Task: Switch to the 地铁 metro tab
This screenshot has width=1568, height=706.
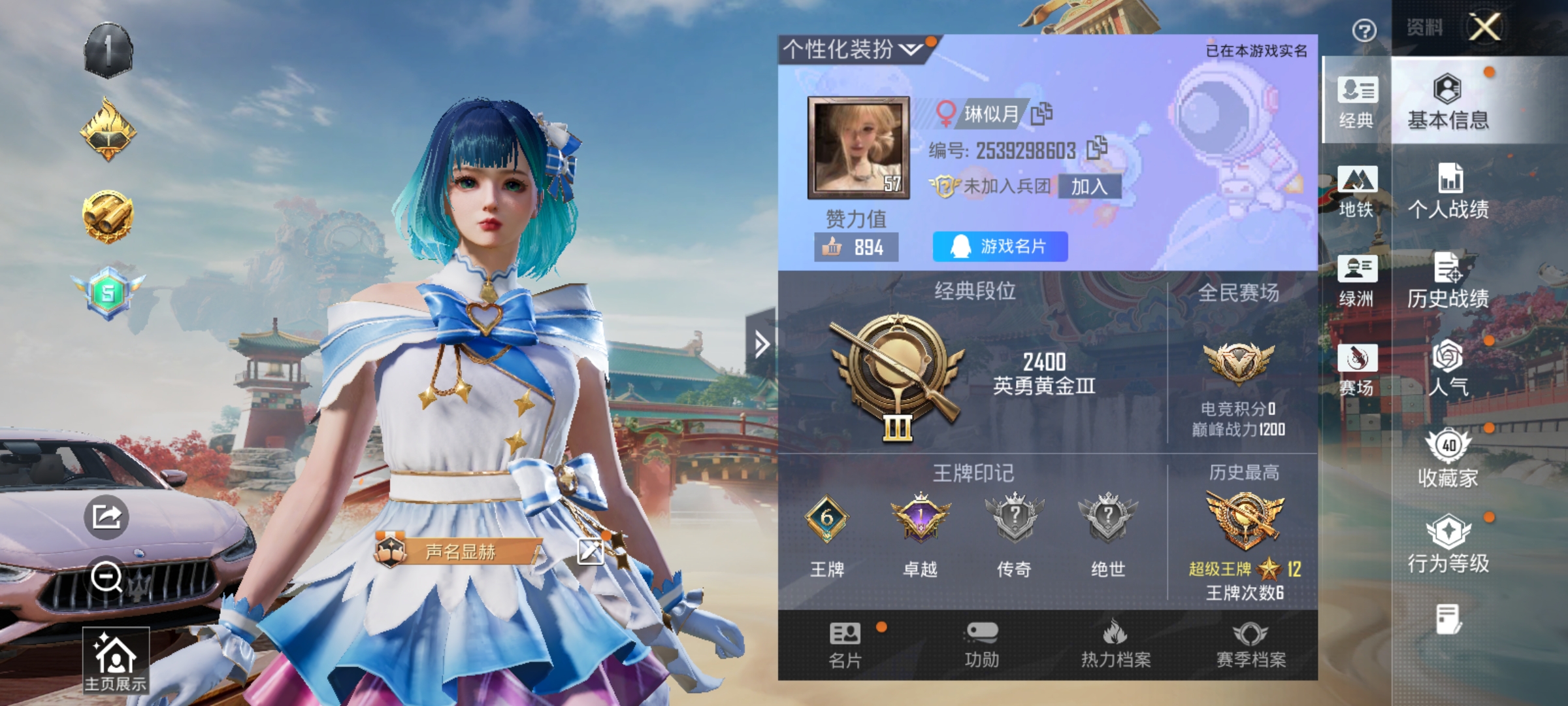Action: click(1356, 191)
